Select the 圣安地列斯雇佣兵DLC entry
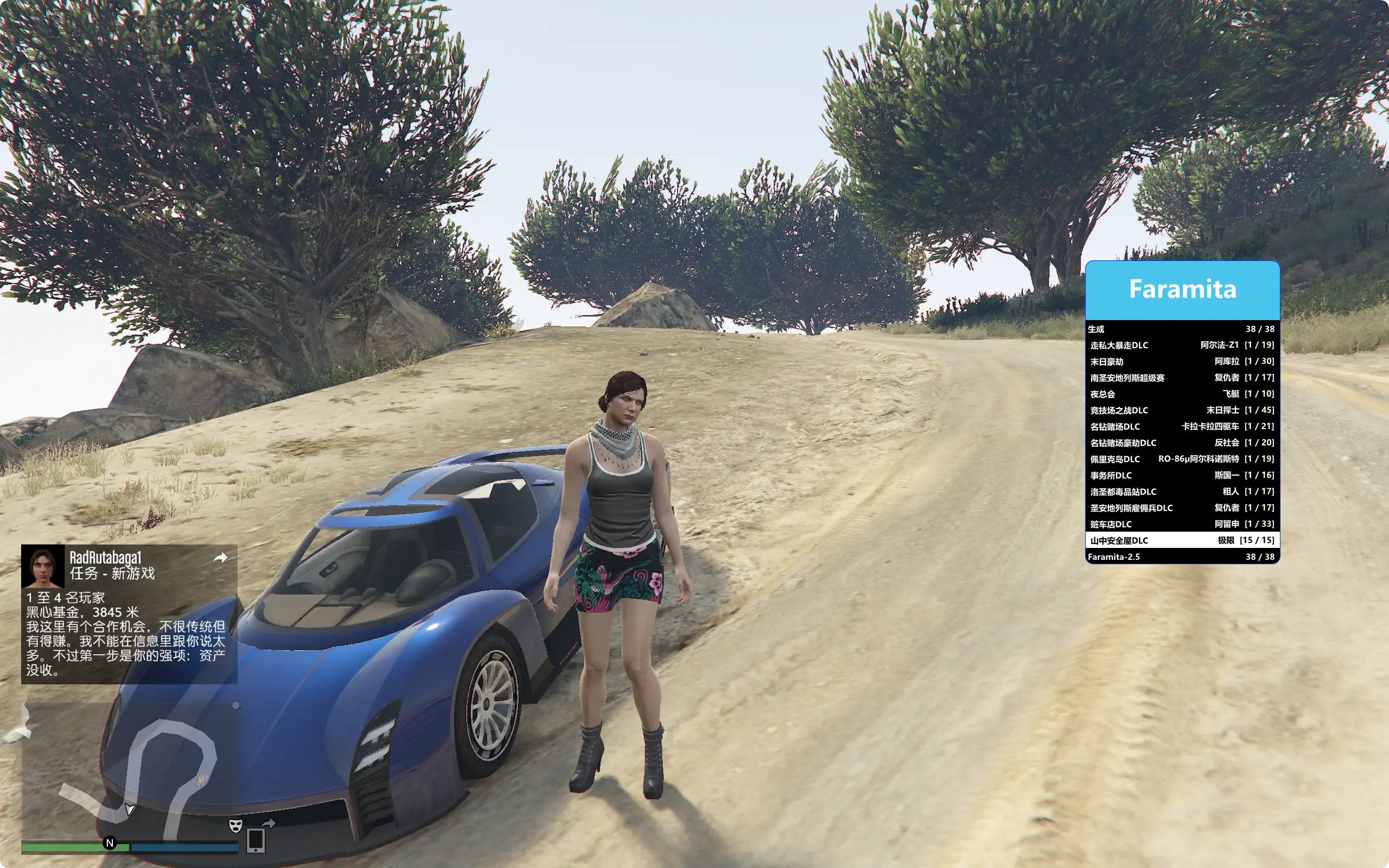 [1182, 508]
